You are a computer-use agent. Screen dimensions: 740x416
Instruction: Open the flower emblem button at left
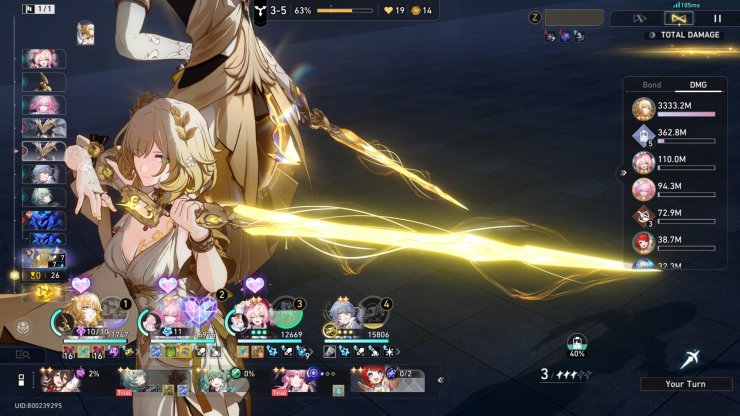[21, 326]
